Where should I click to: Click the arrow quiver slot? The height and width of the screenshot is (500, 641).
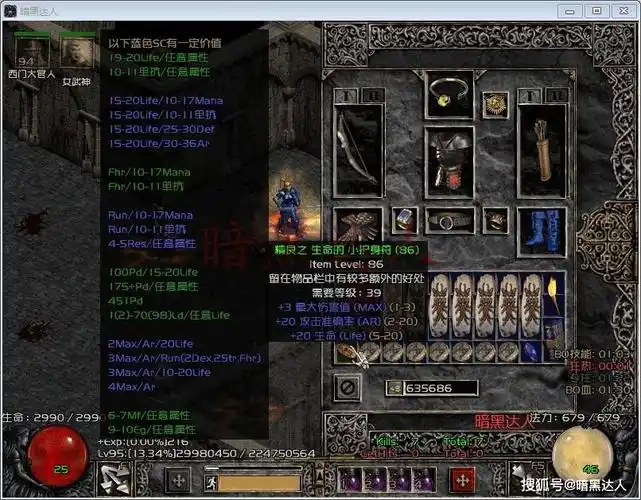541,148
